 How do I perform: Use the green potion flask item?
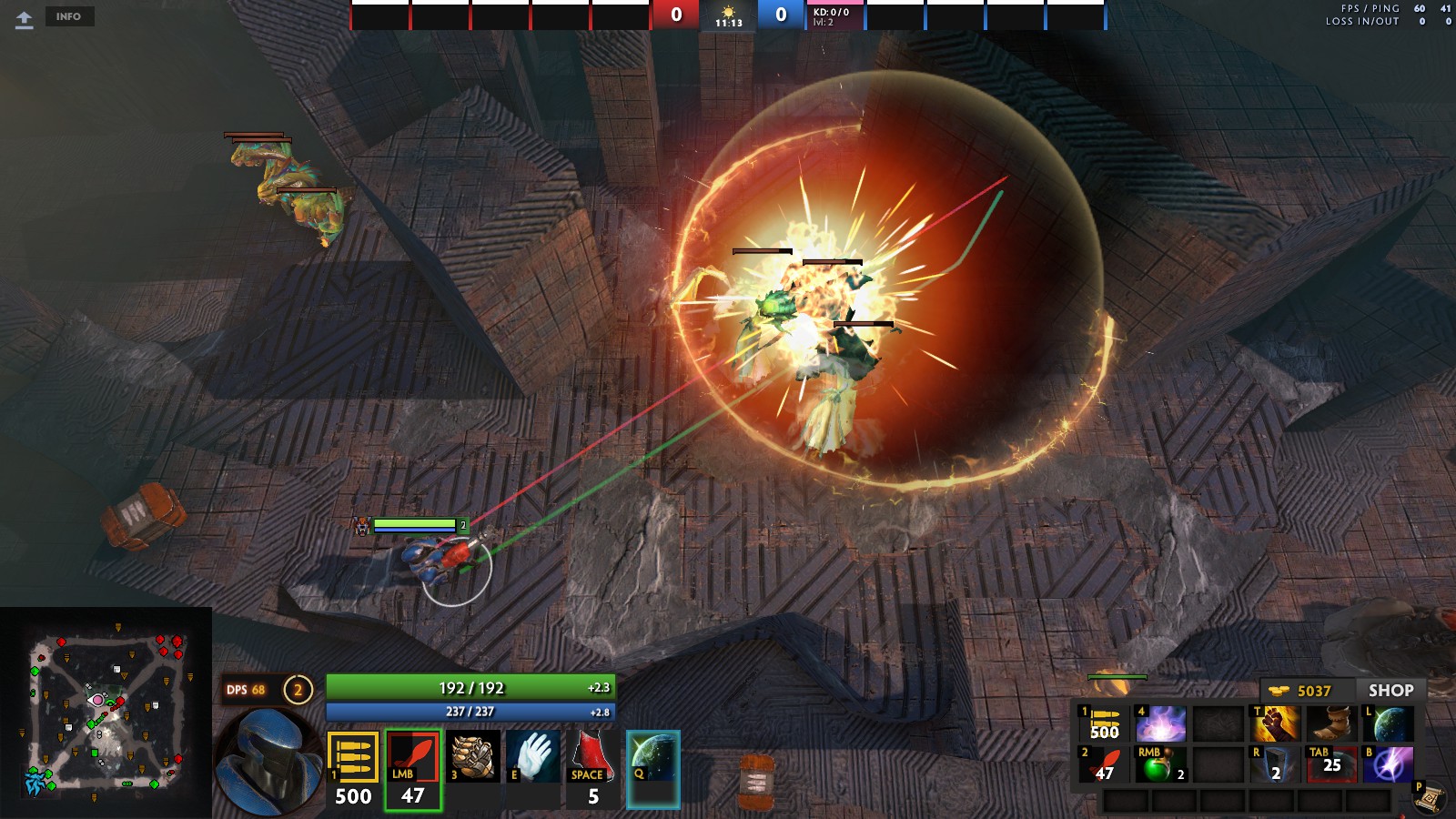click(x=1160, y=765)
